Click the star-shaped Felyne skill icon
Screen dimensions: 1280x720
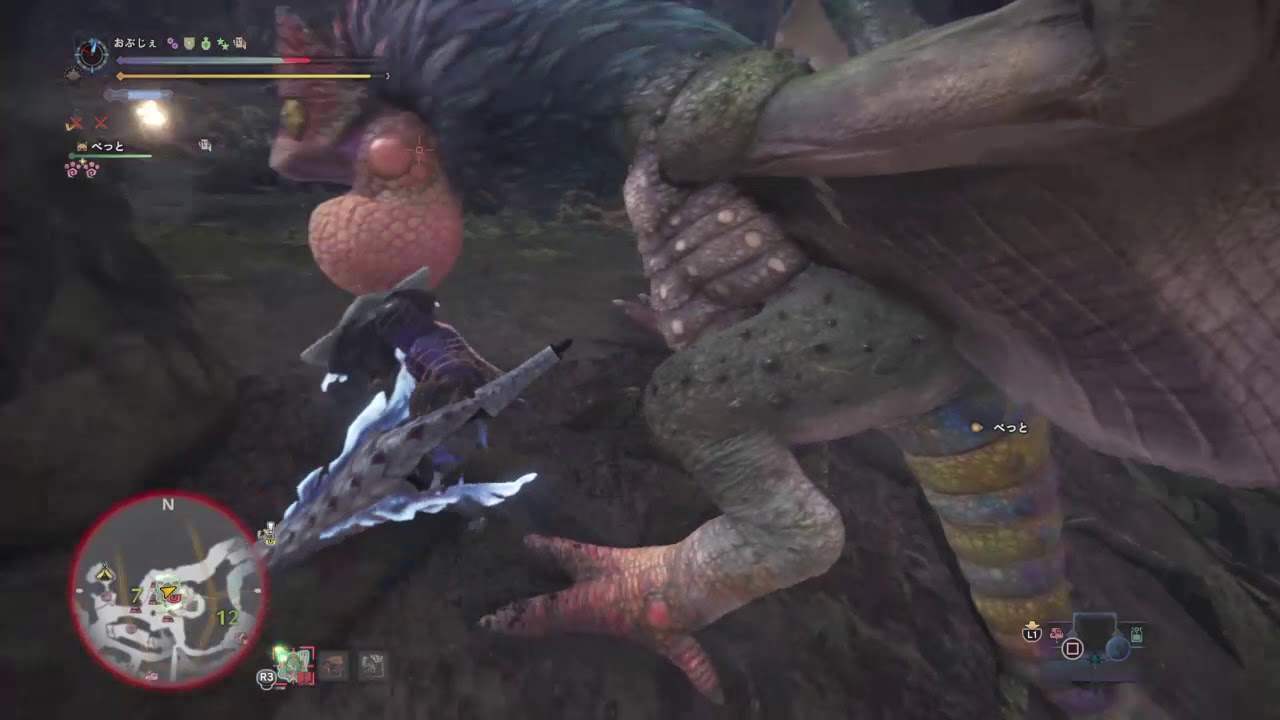221,43
